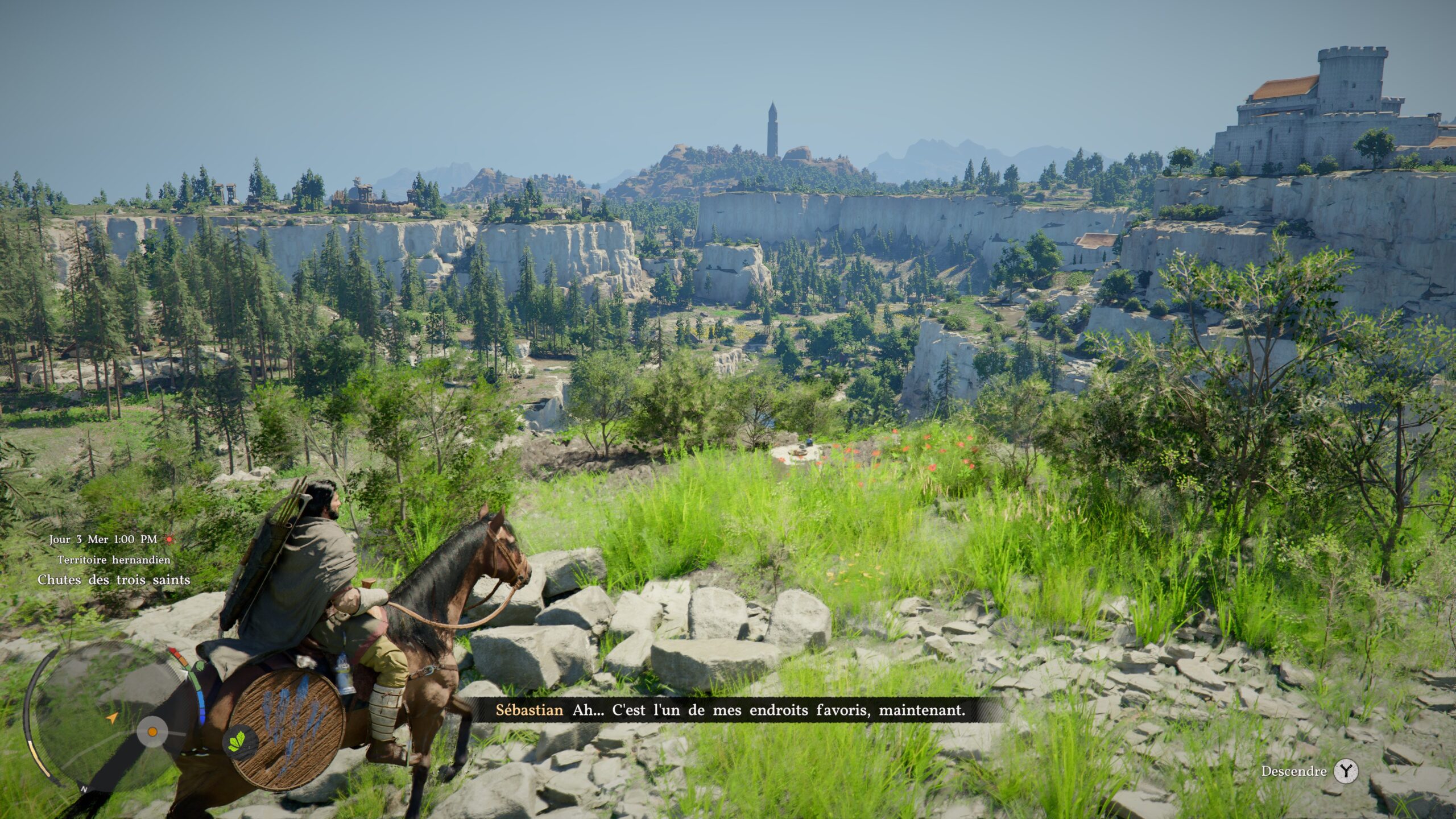Click the orange player marker on the minimap
This screenshot has width=1456, height=819.
coord(152,730)
